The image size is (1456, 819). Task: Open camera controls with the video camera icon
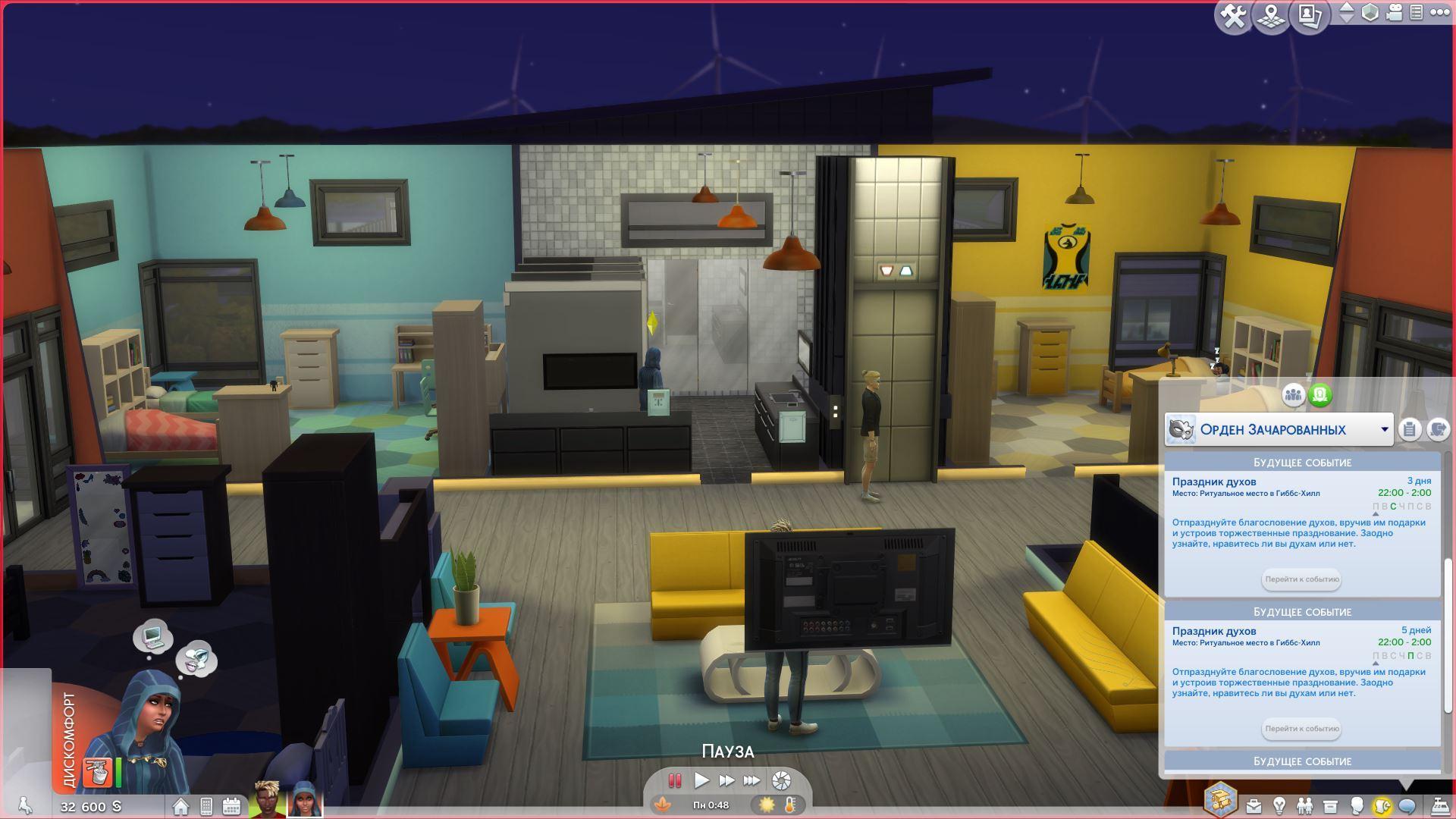tap(1394, 13)
